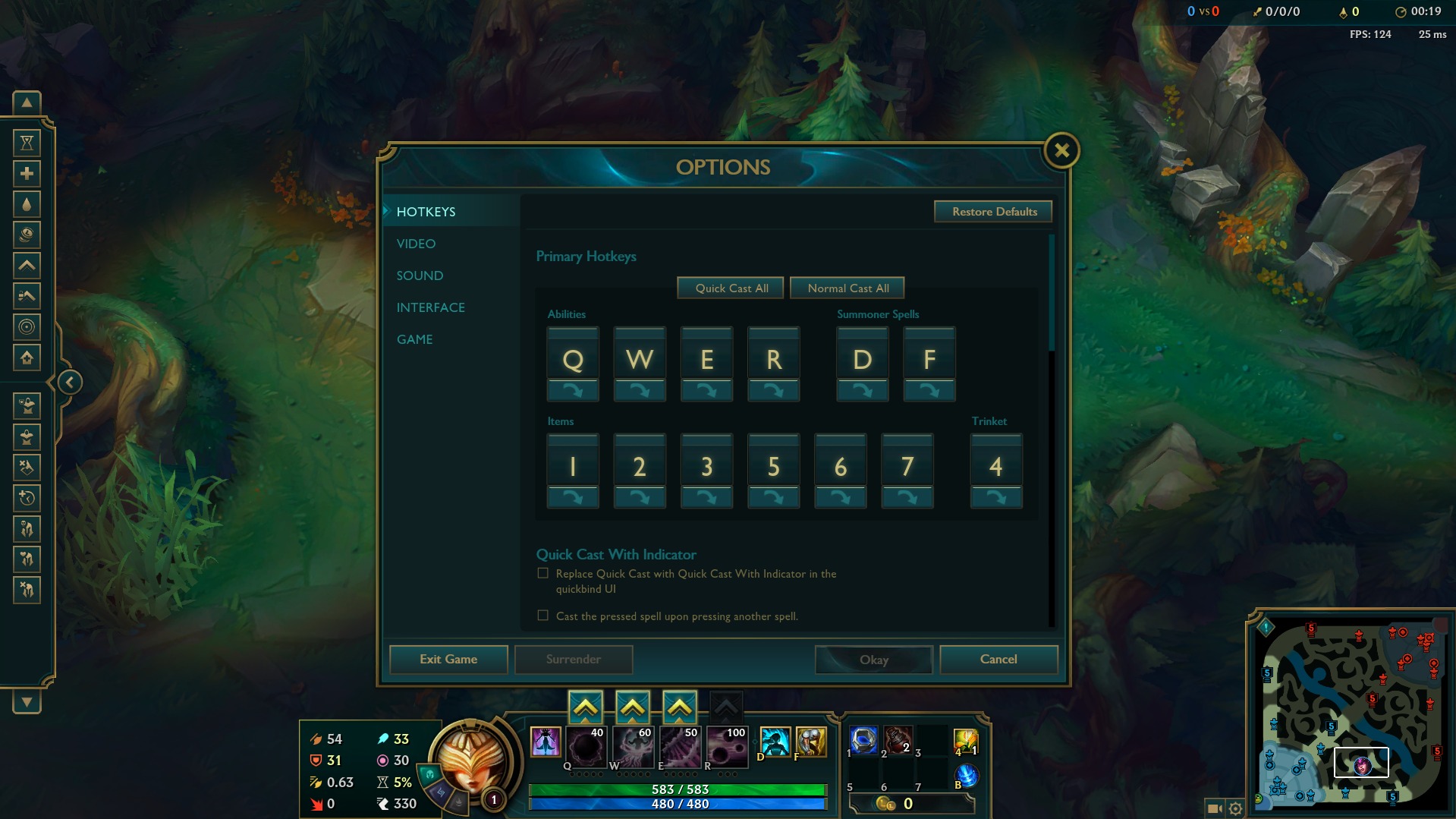Open the INTERFACE settings tab
The image size is (1456, 819).
pyautogui.click(x=430, y=307)
